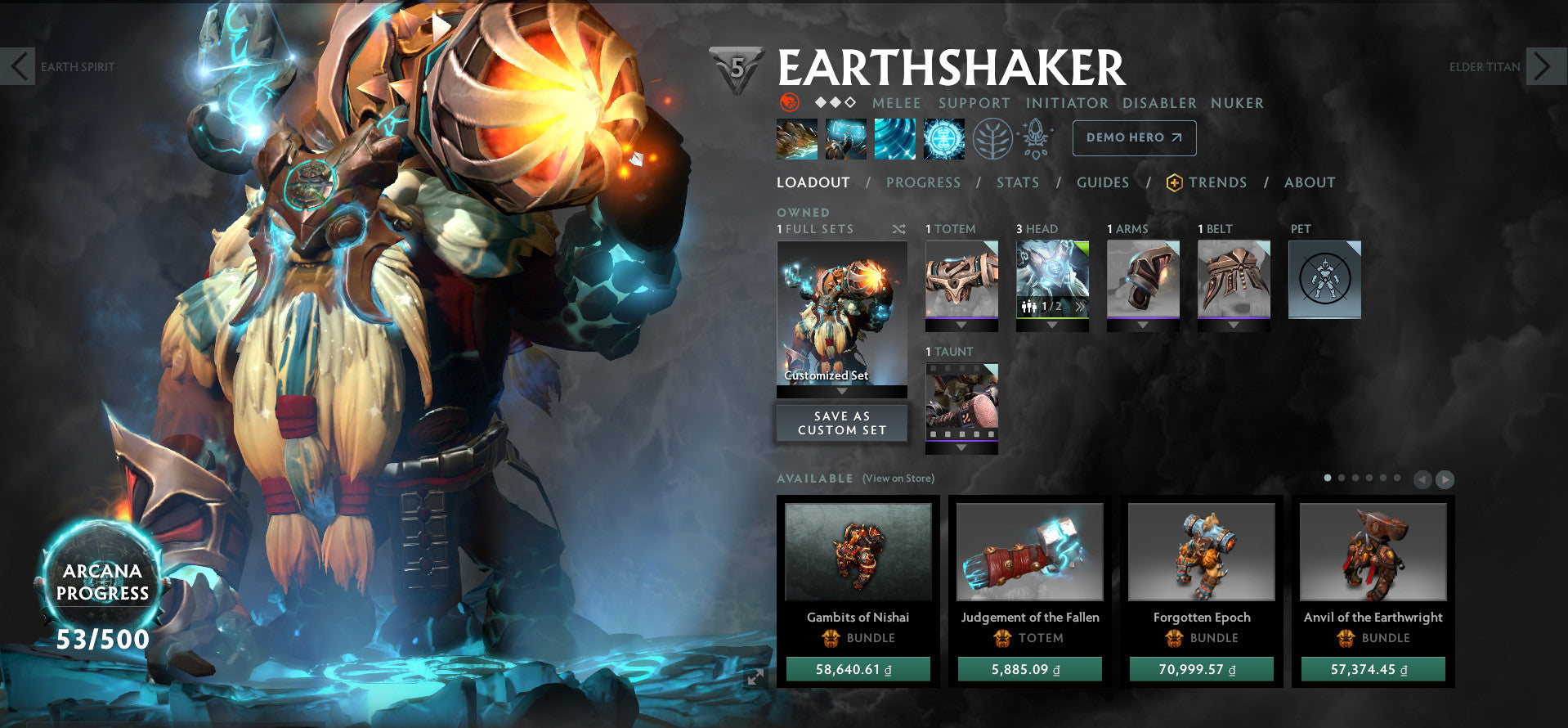Shuffle equipped items with the crossed-arrows icon
This screenshot has width=1568, height=728.
(x=899, y=229)
